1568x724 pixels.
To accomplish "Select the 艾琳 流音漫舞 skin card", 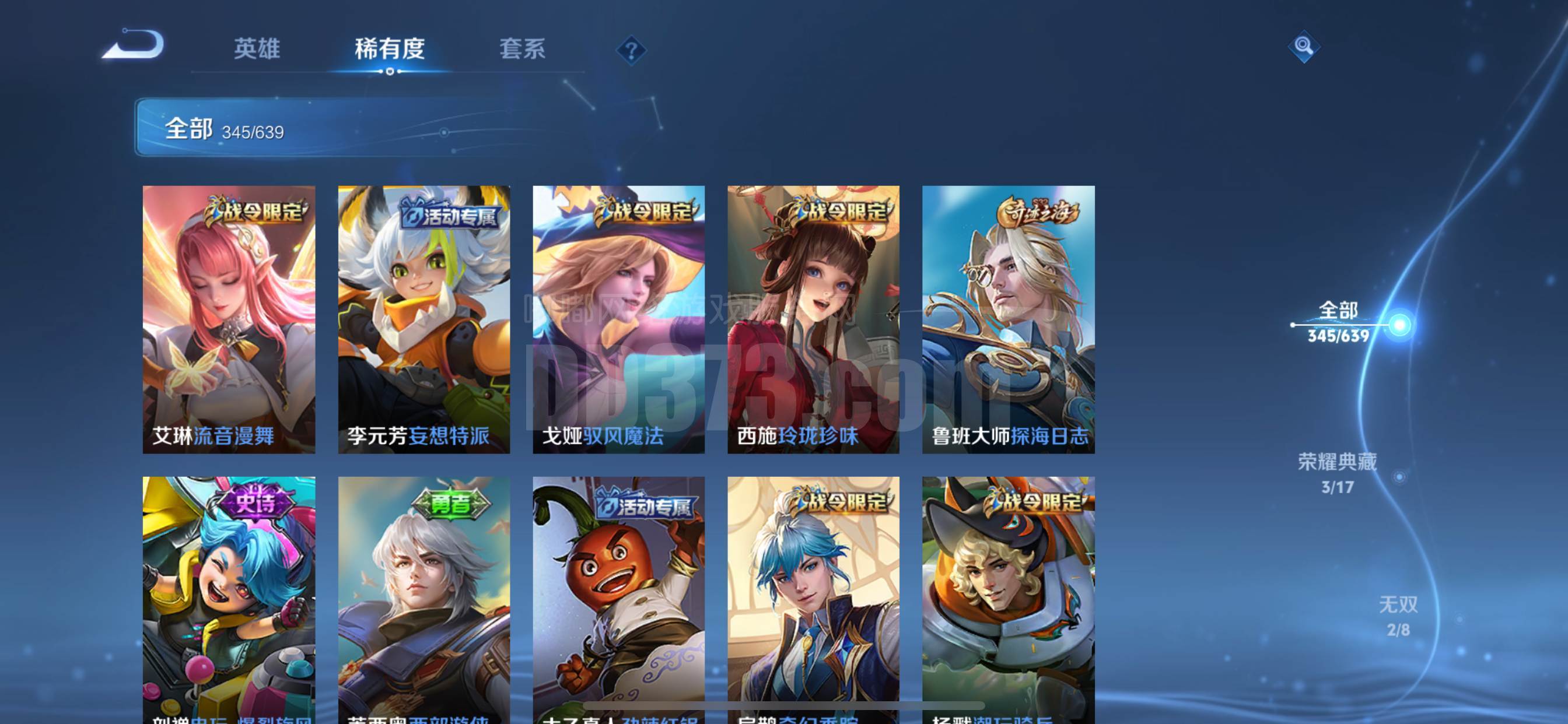I will click(229, 319).
